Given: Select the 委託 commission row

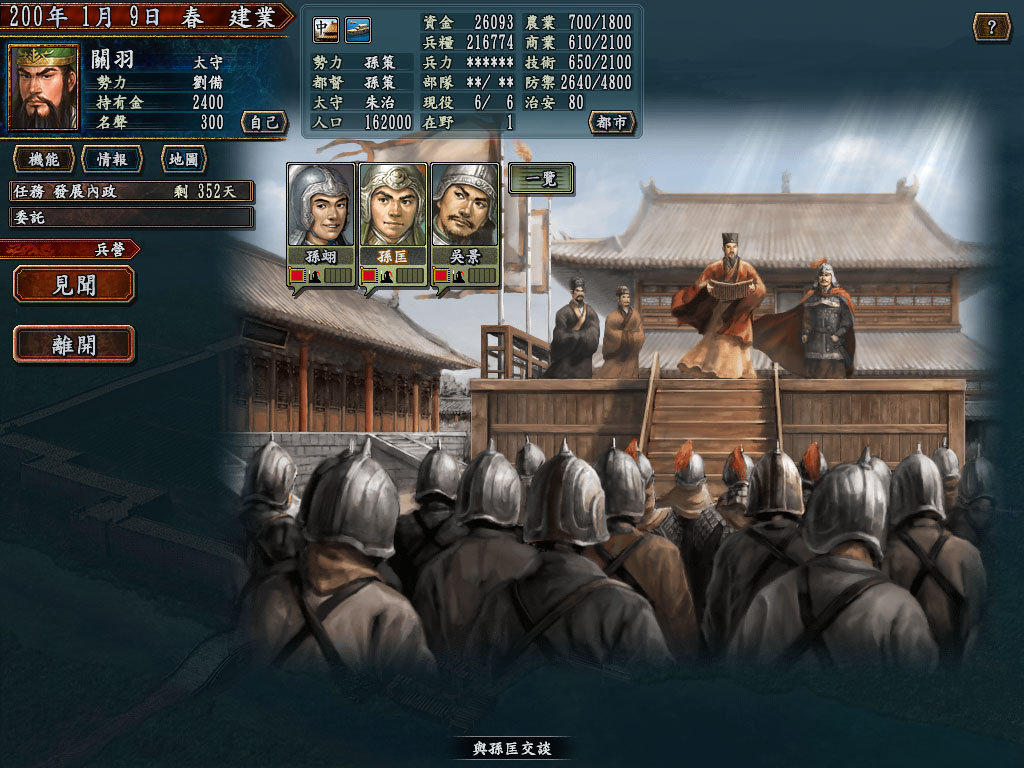Looking at the screenshot, I should [x=131, y=217].
